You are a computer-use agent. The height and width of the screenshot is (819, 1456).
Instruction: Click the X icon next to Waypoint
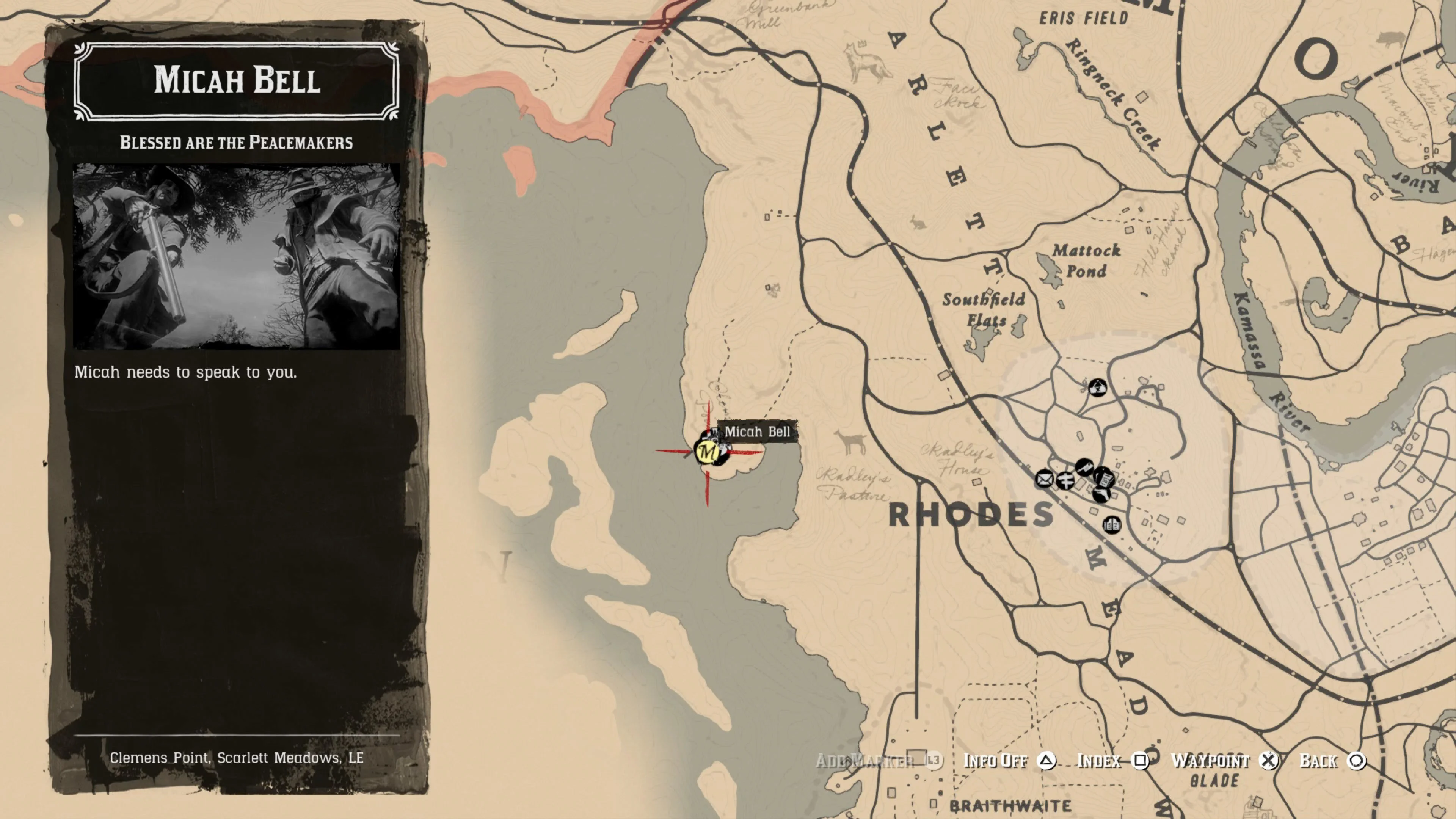(x=1269, y=761)
